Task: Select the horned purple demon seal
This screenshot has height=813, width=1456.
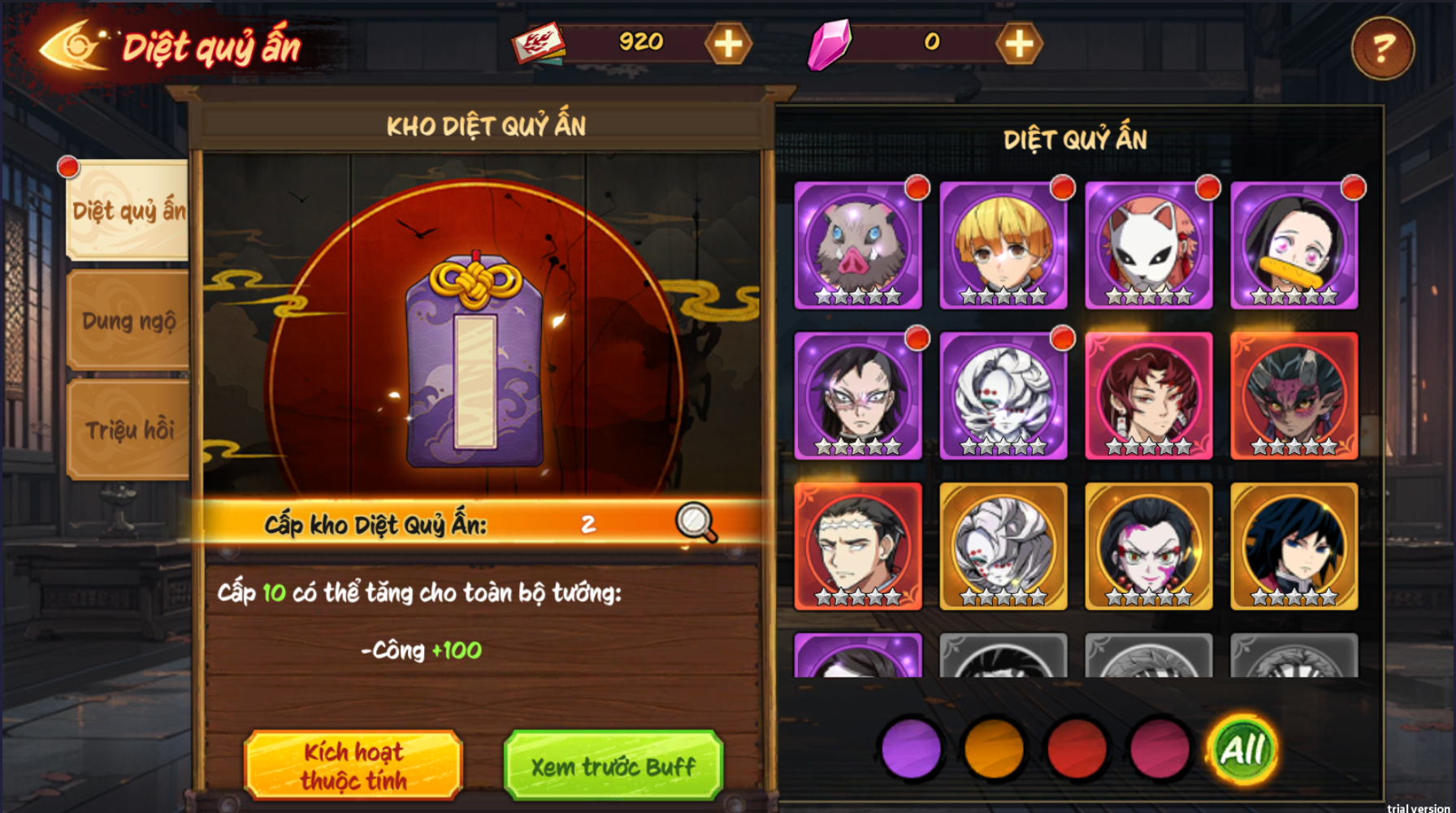Action: pos(1294,396)
